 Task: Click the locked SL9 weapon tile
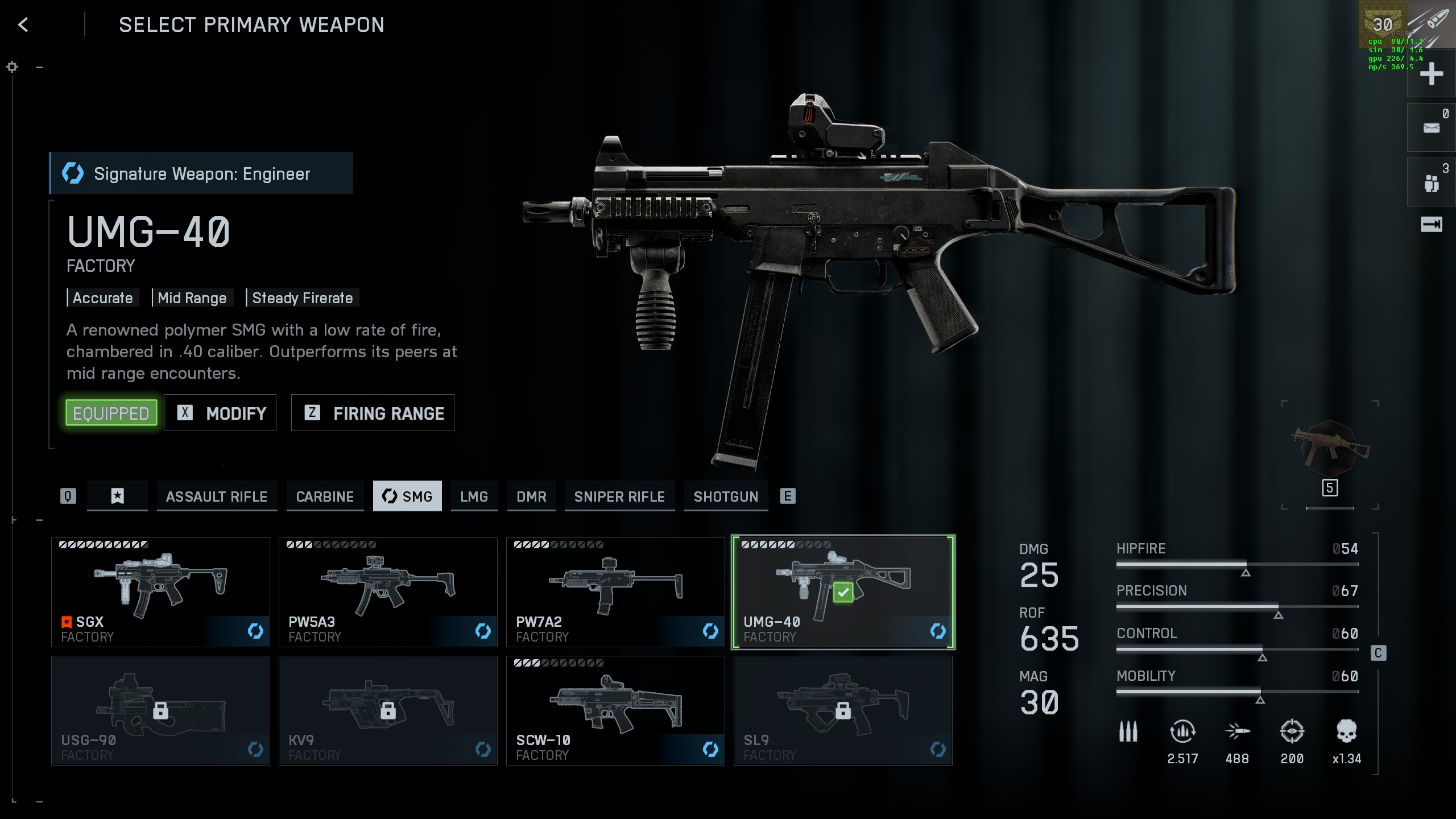[x=843, y=710]
